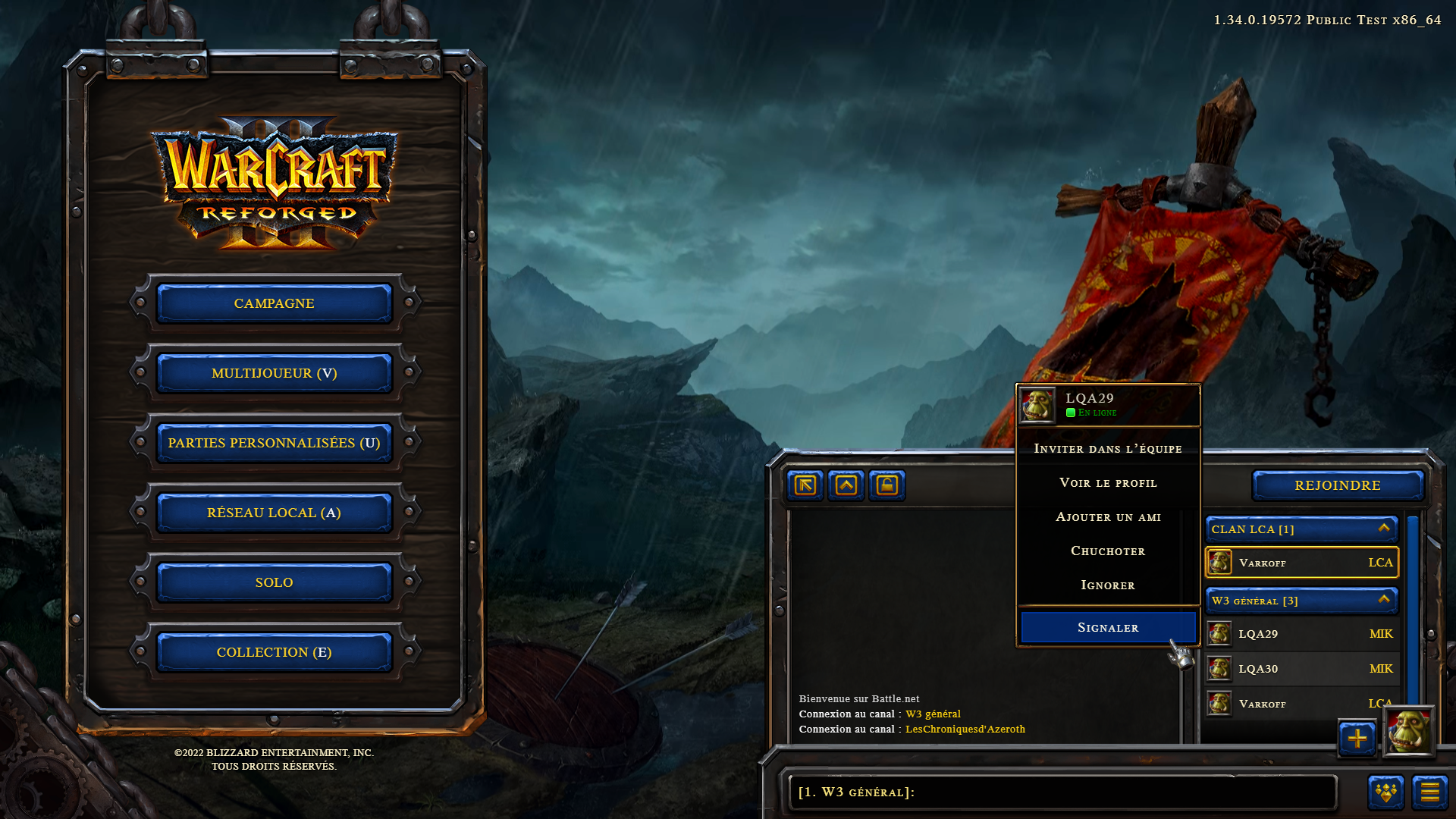Collapse the W3 Général channel list
The width and height of the screenshot is (1456, 819).
(1383, 600)
